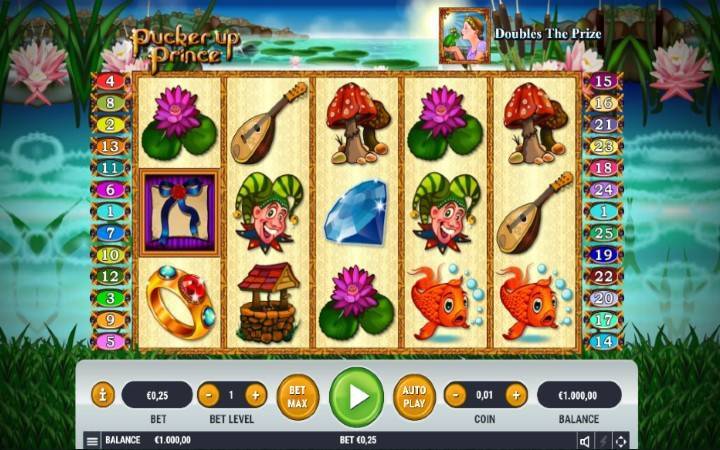Image resolution: width=720 pixels, height=450 pixels.
Task: Lower the coin value
Action: [x=455, y=394]
